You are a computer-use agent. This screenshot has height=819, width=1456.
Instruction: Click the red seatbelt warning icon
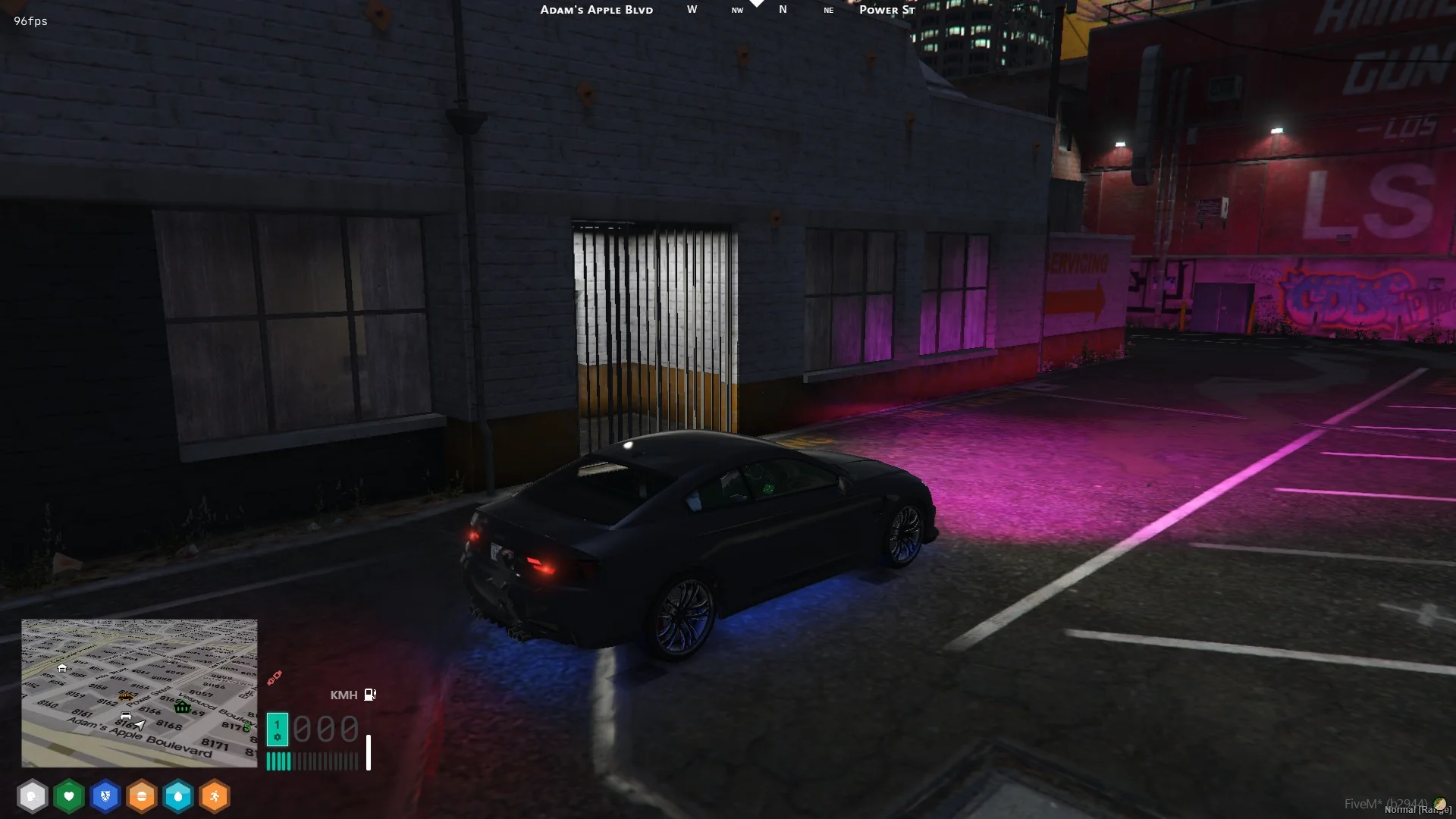pyautogui.click(x=275, y=676)
